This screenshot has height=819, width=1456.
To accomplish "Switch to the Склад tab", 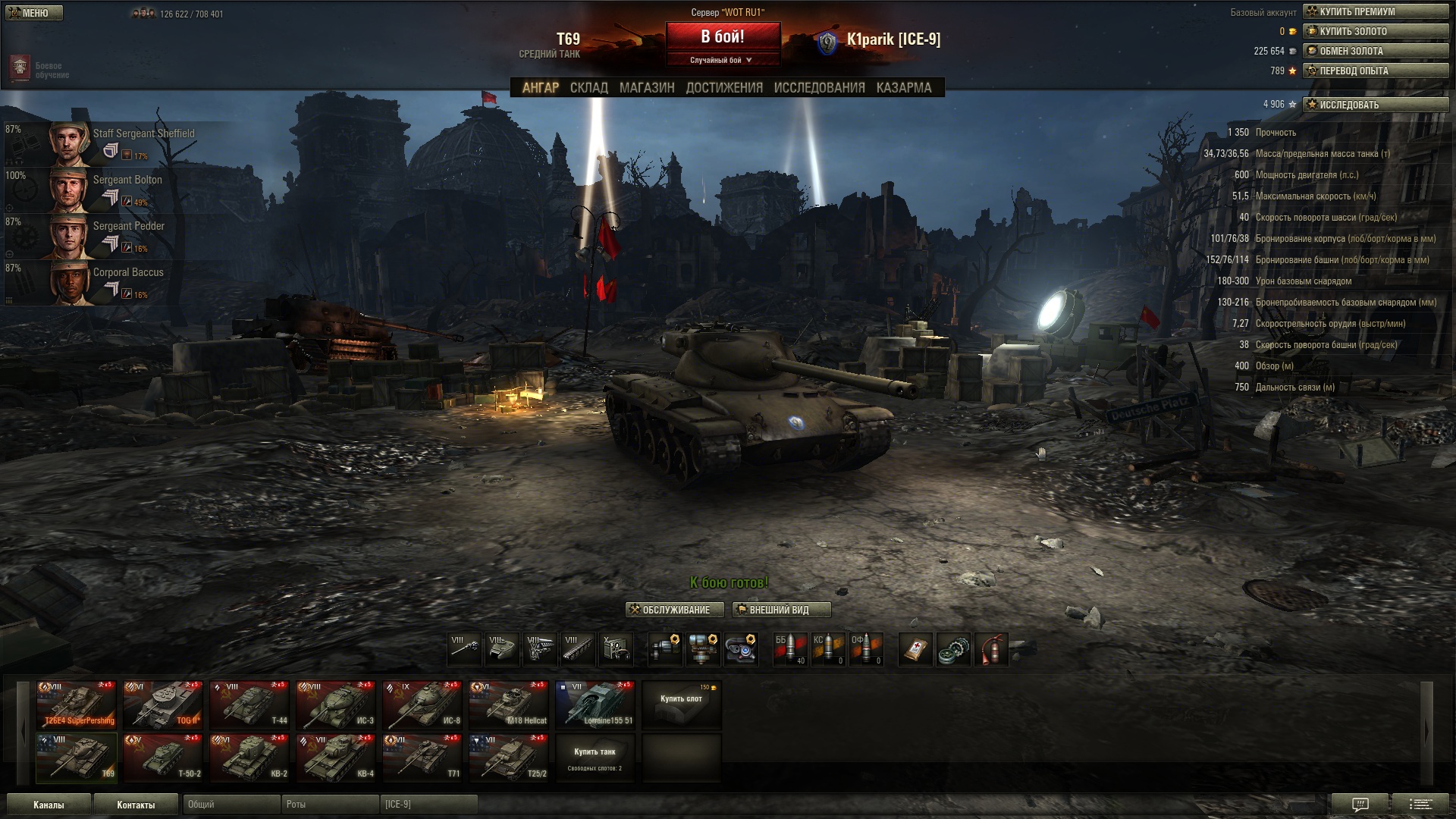I will coord(588,88).
